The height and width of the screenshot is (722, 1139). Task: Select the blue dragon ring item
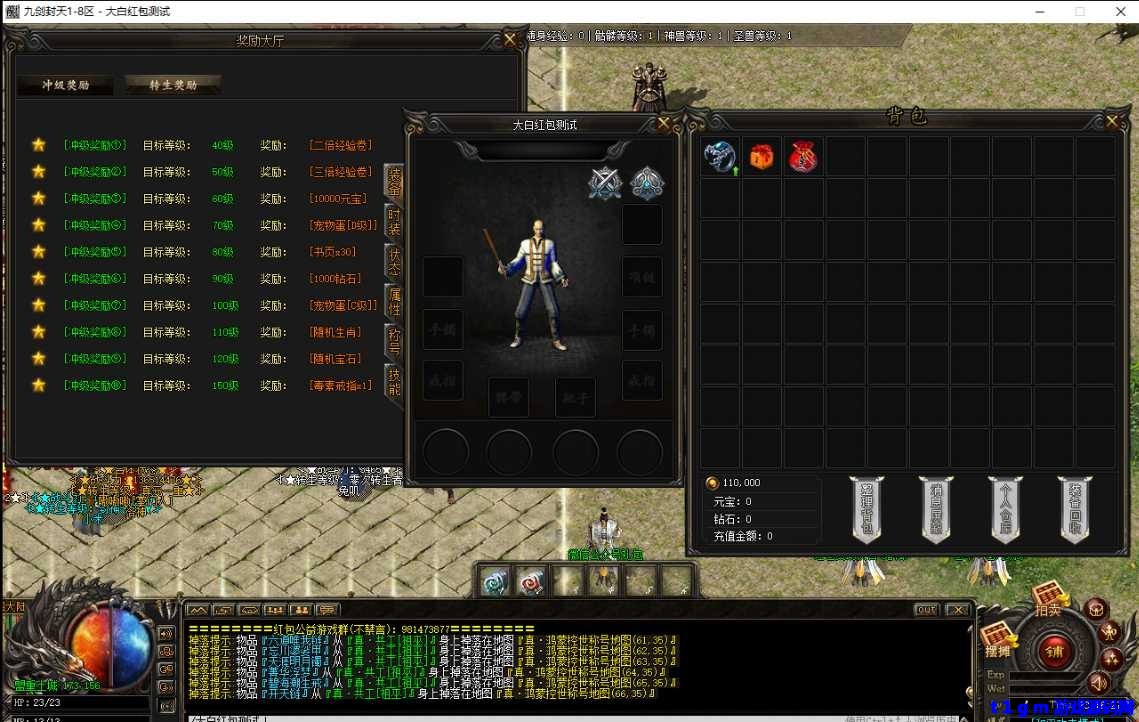(x=720, y=157)
